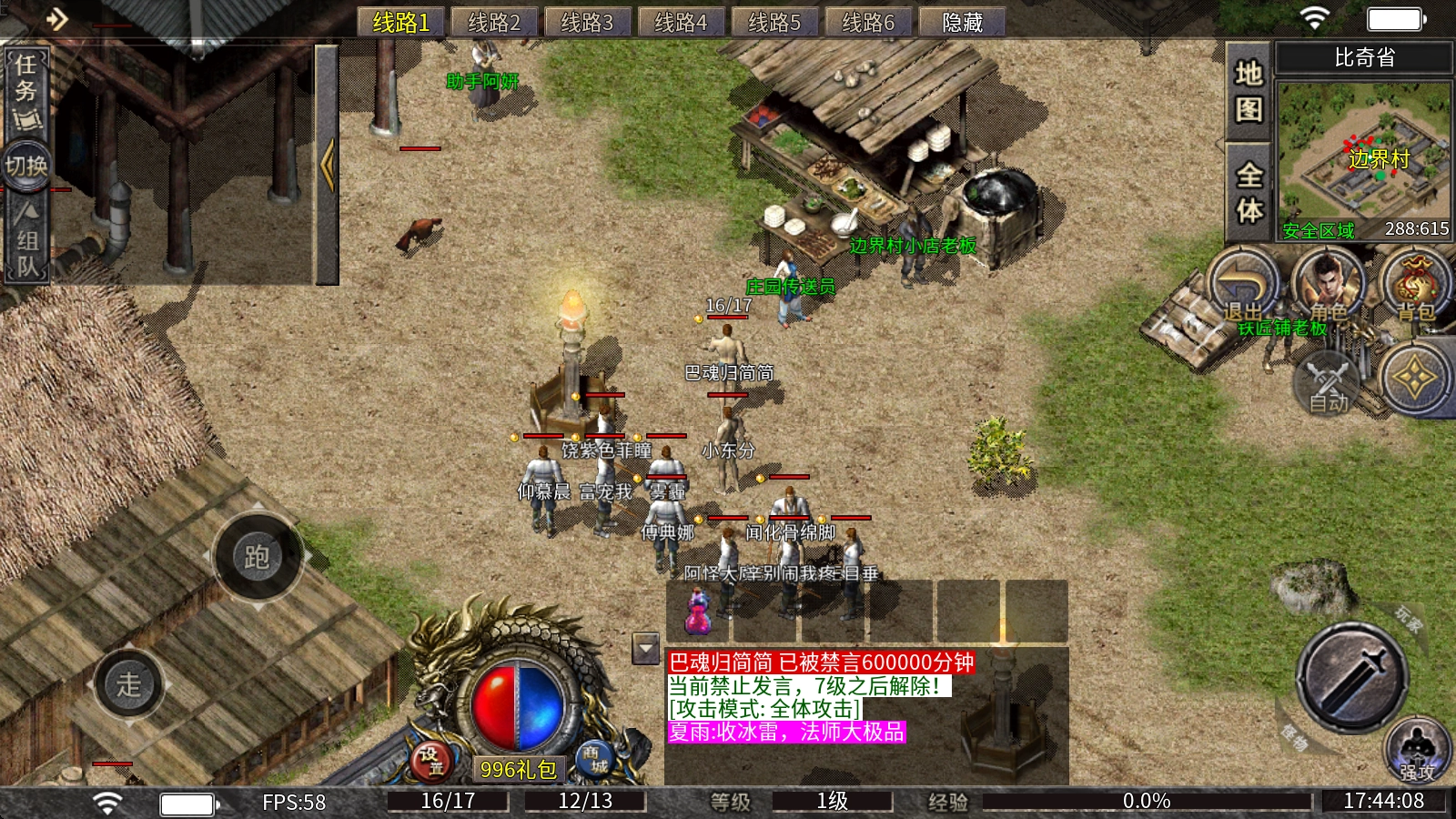Image resolution: width=1456 pixels, height=819 pixels.
Task: Click the 切换 switch button
Action: [26, 166]
